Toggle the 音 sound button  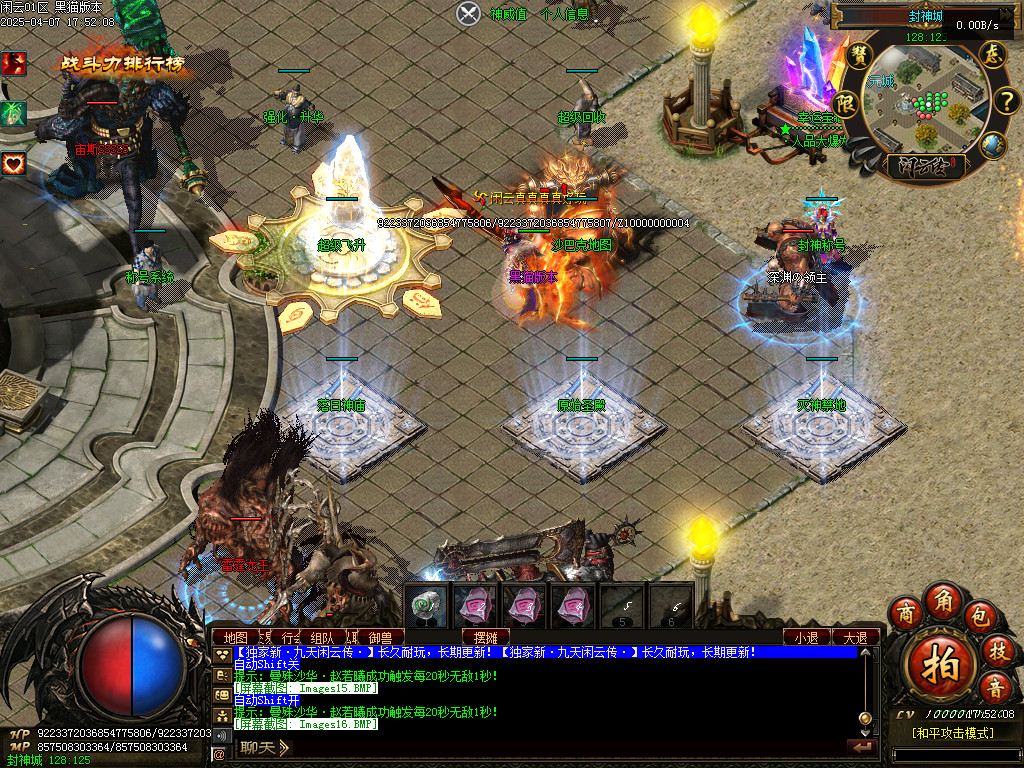[x=996, y=687]
